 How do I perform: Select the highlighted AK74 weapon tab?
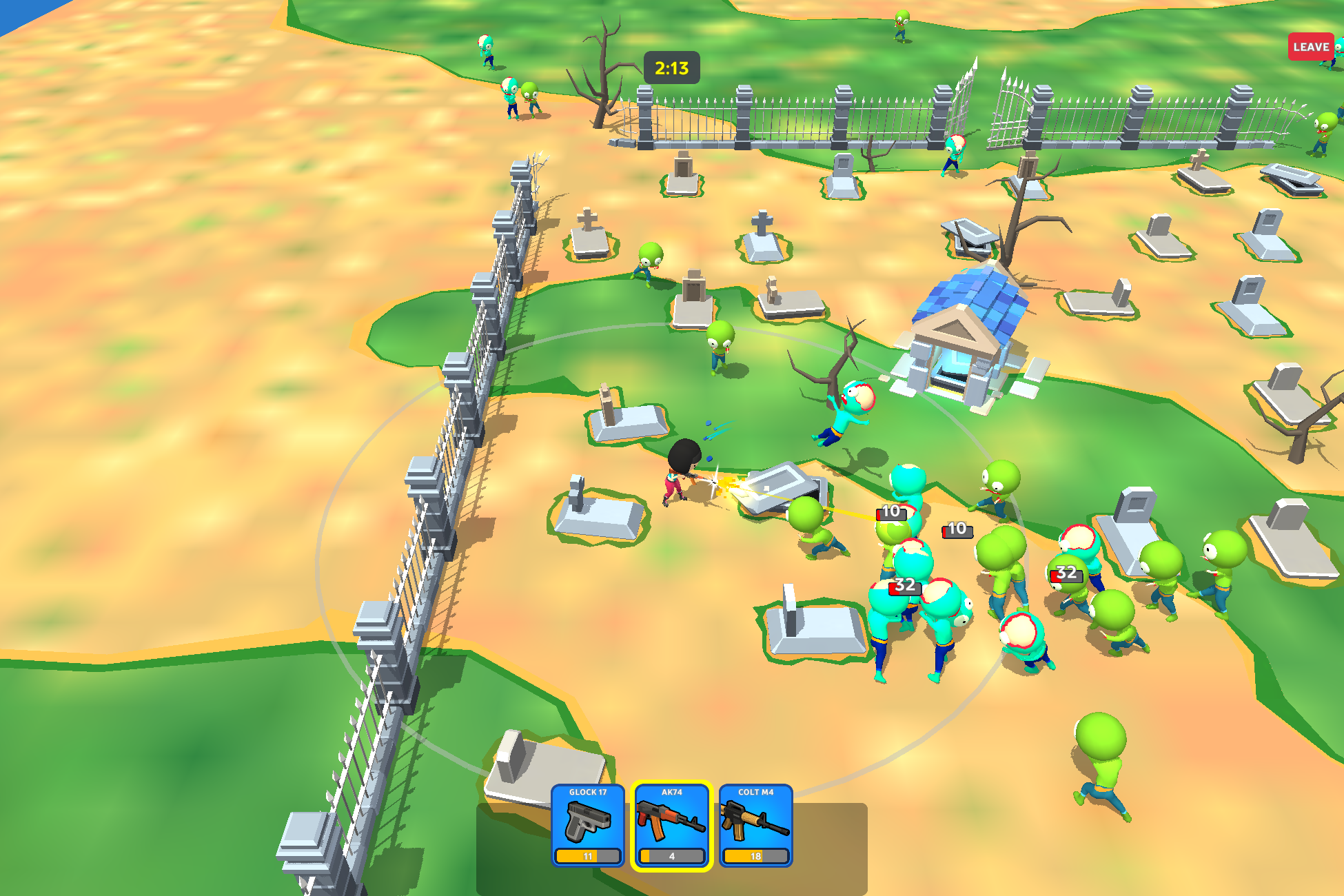click(672, 826)
